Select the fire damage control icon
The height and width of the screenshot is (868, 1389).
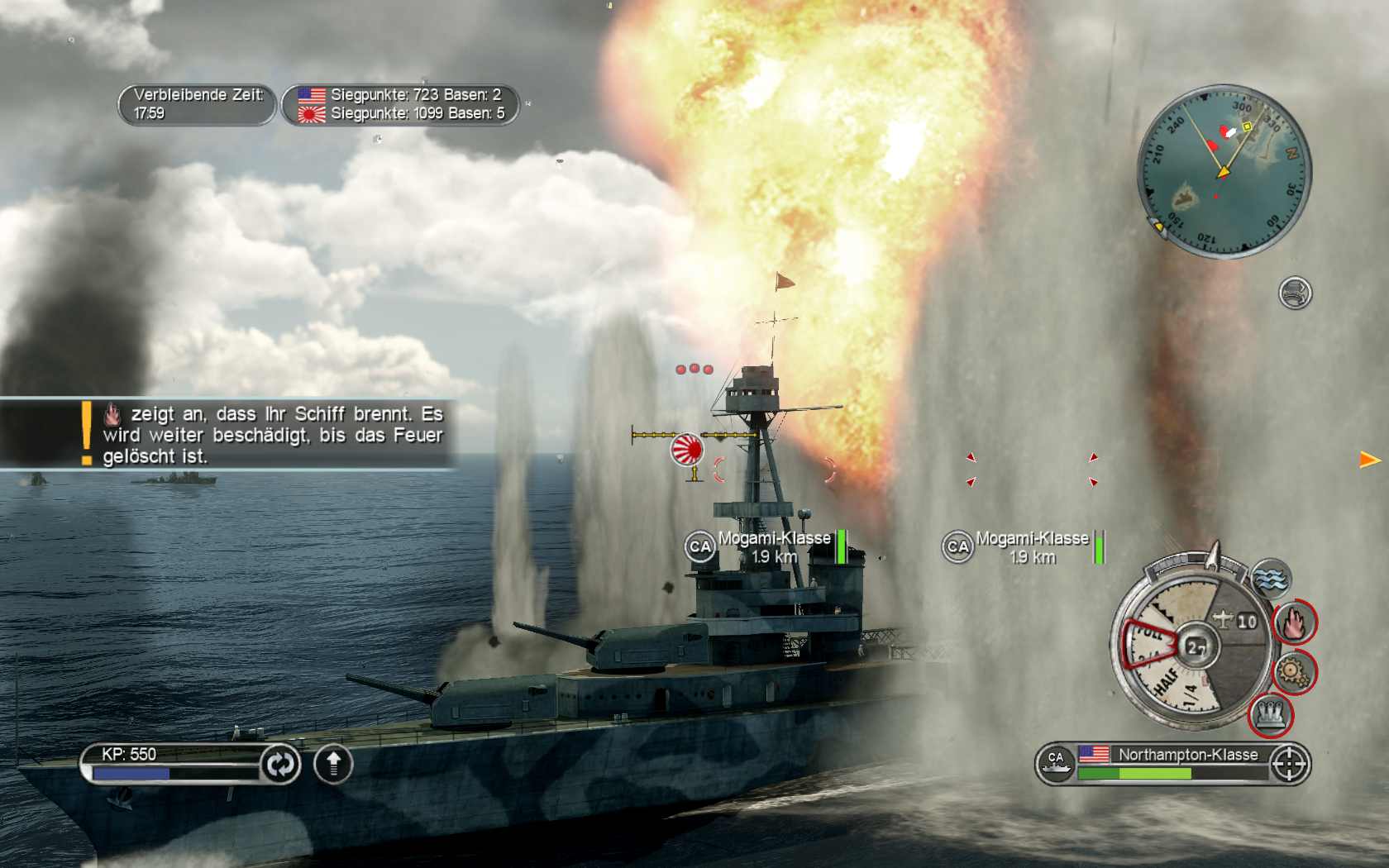pos(1294,622)
